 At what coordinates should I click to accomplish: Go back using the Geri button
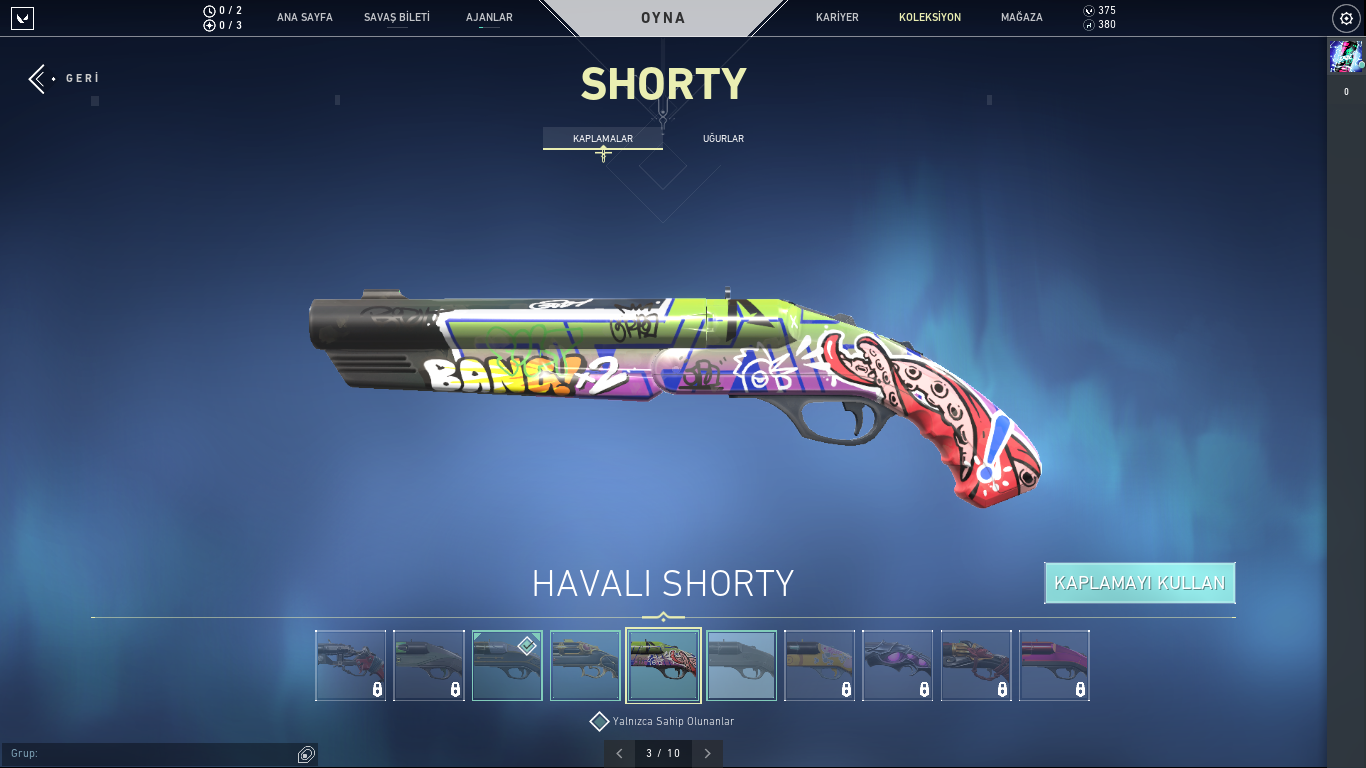(x=64, y=78)
